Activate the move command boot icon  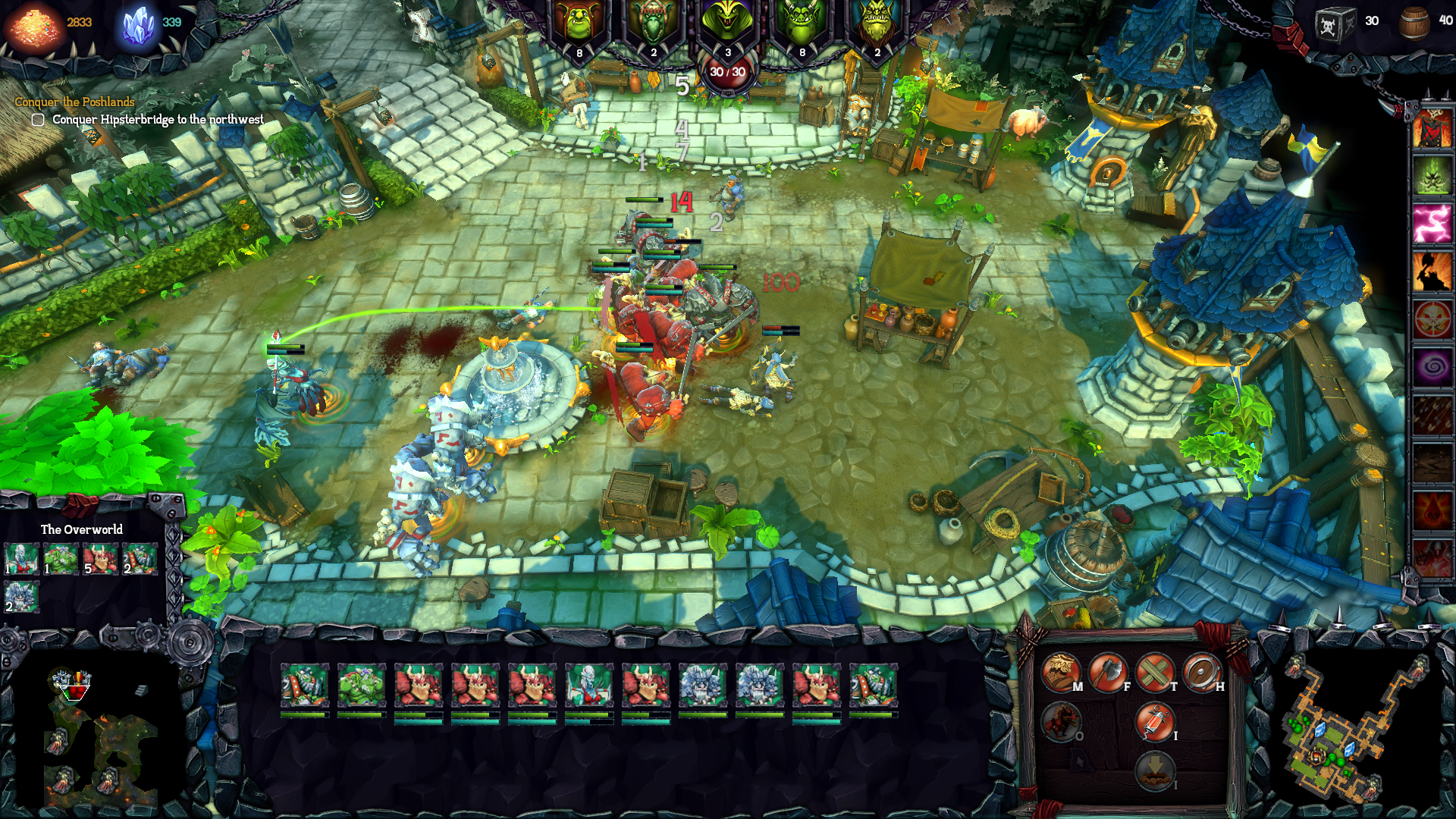[1059, 671]
